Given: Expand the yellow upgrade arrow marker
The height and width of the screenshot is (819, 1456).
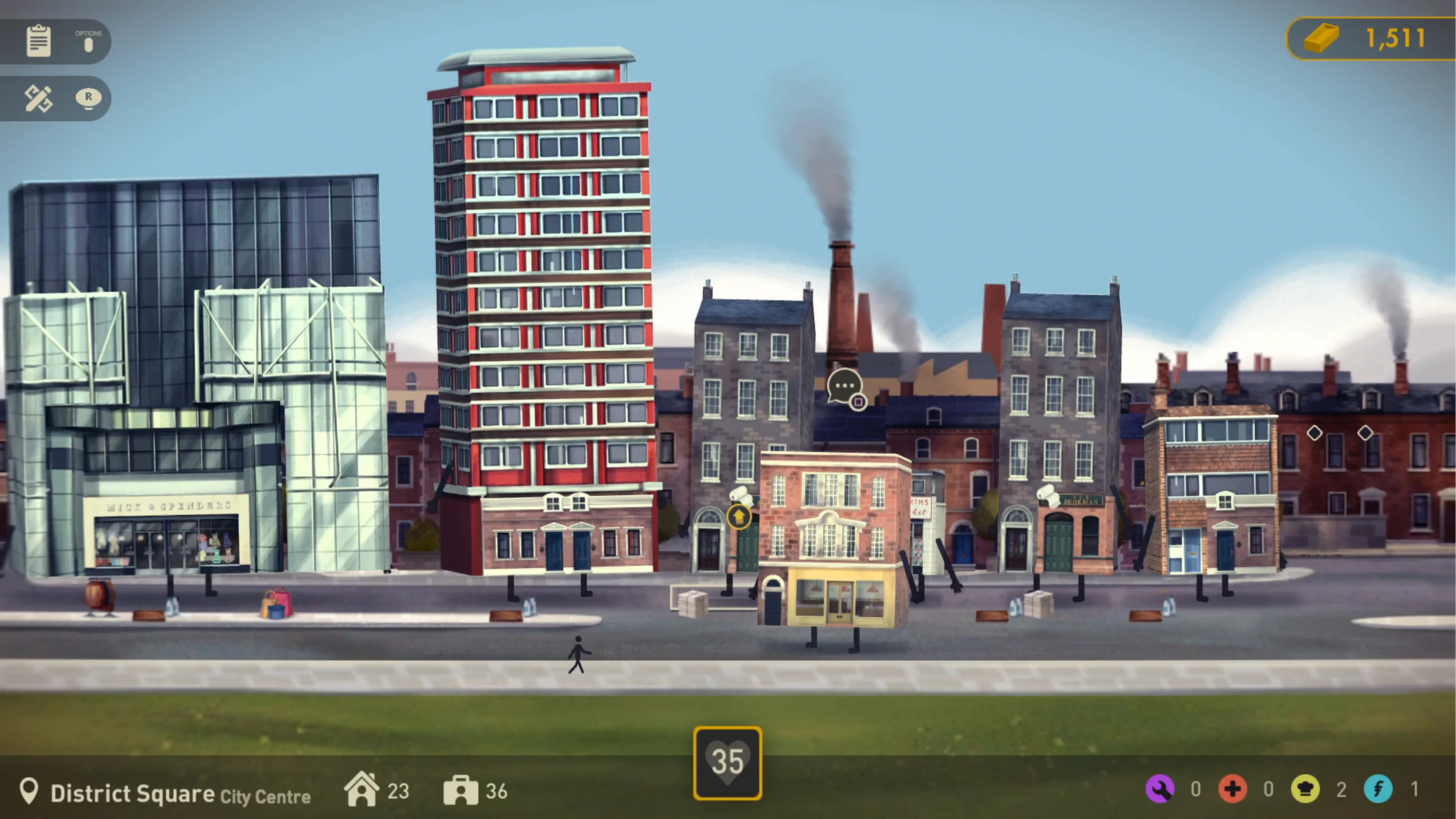Looking at the screenshot, I should (739, 517).
